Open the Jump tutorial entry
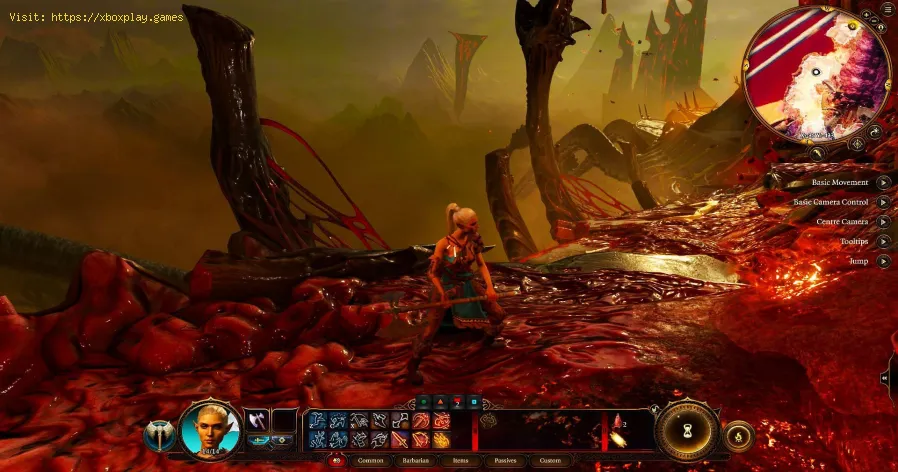 click(x=883, y=260)
